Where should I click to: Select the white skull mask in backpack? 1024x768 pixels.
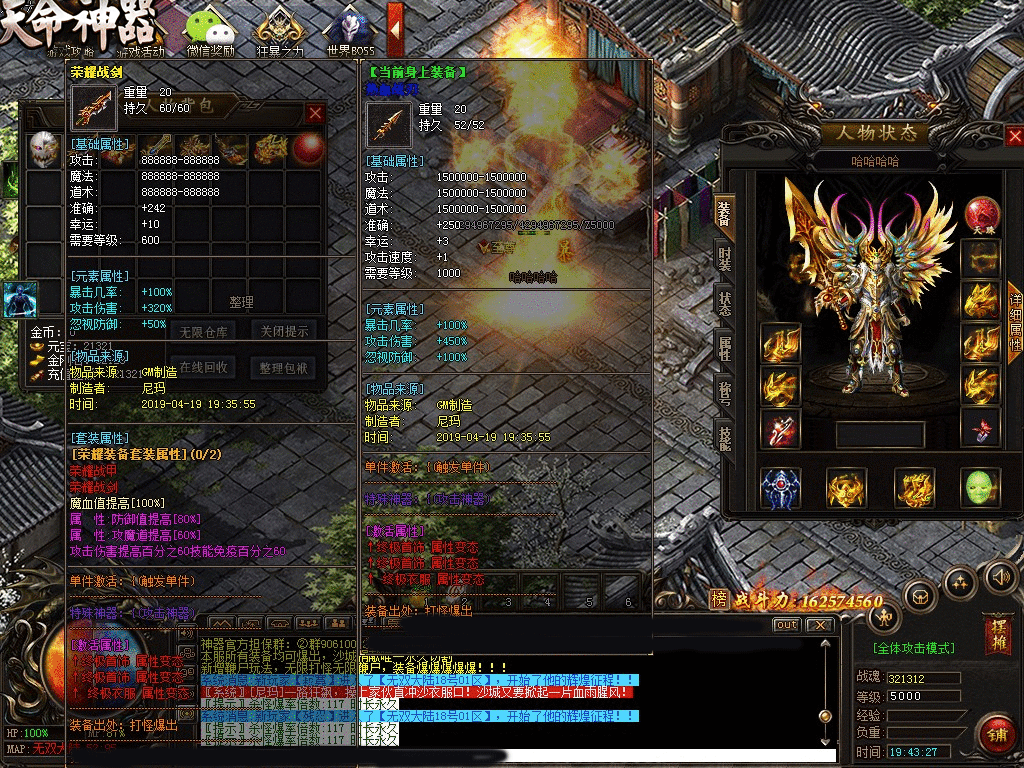43,150
